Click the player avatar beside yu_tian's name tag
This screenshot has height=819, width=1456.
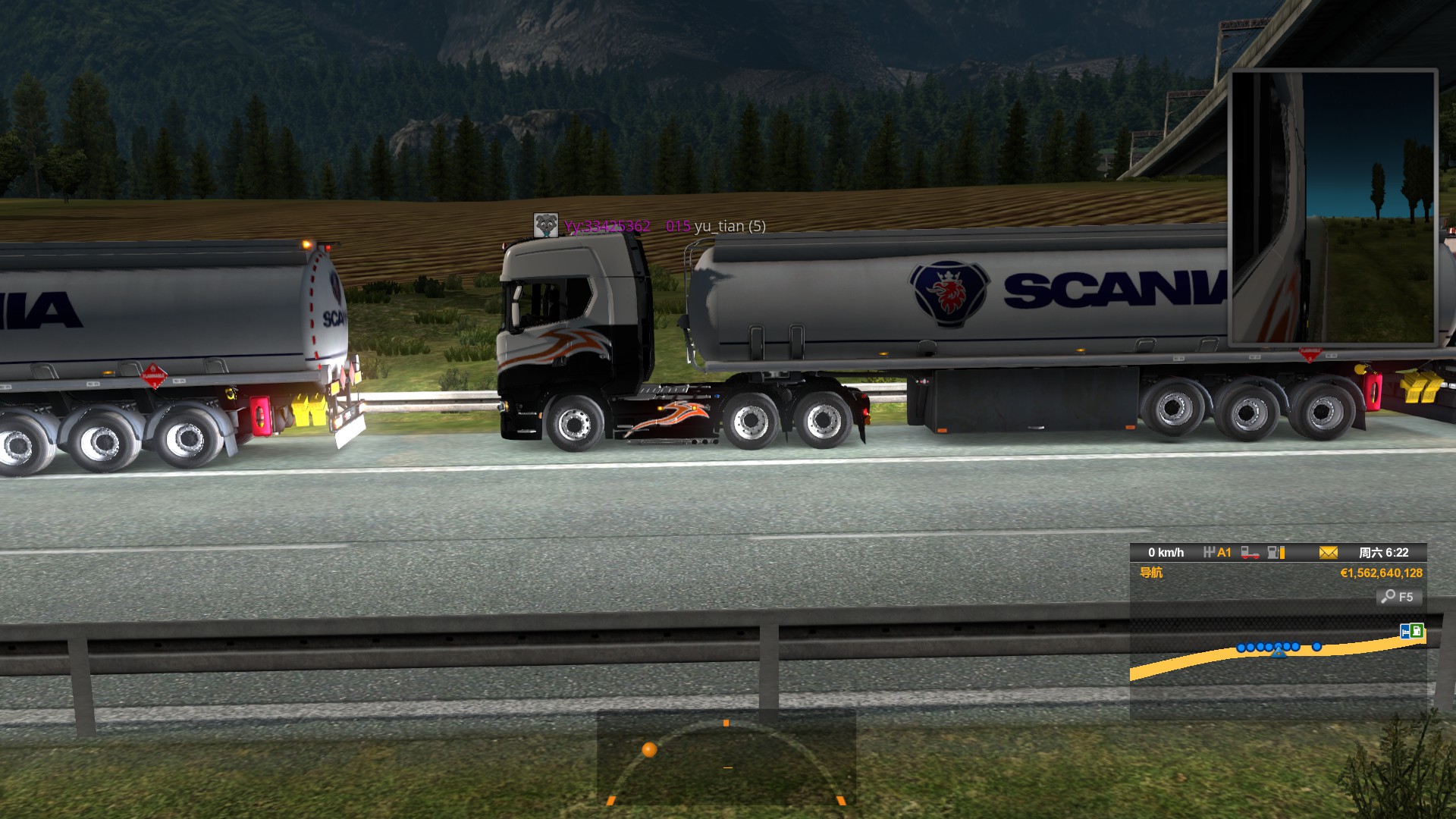click(546, 225)
